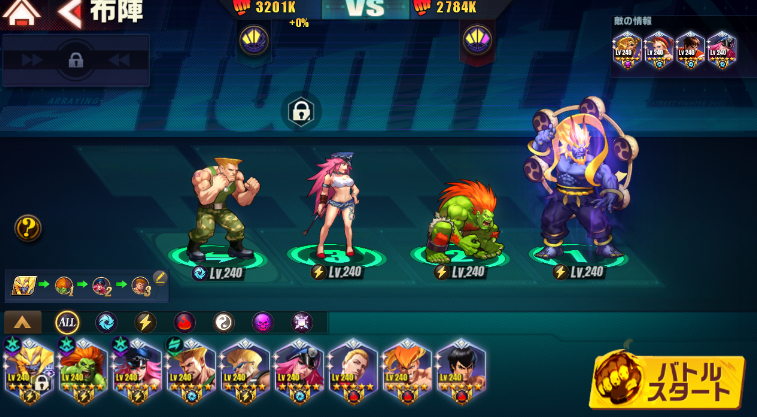This screenshot has height=417, width=757.
Task: Open the question mark help
Action: click(x=28, y=228)
